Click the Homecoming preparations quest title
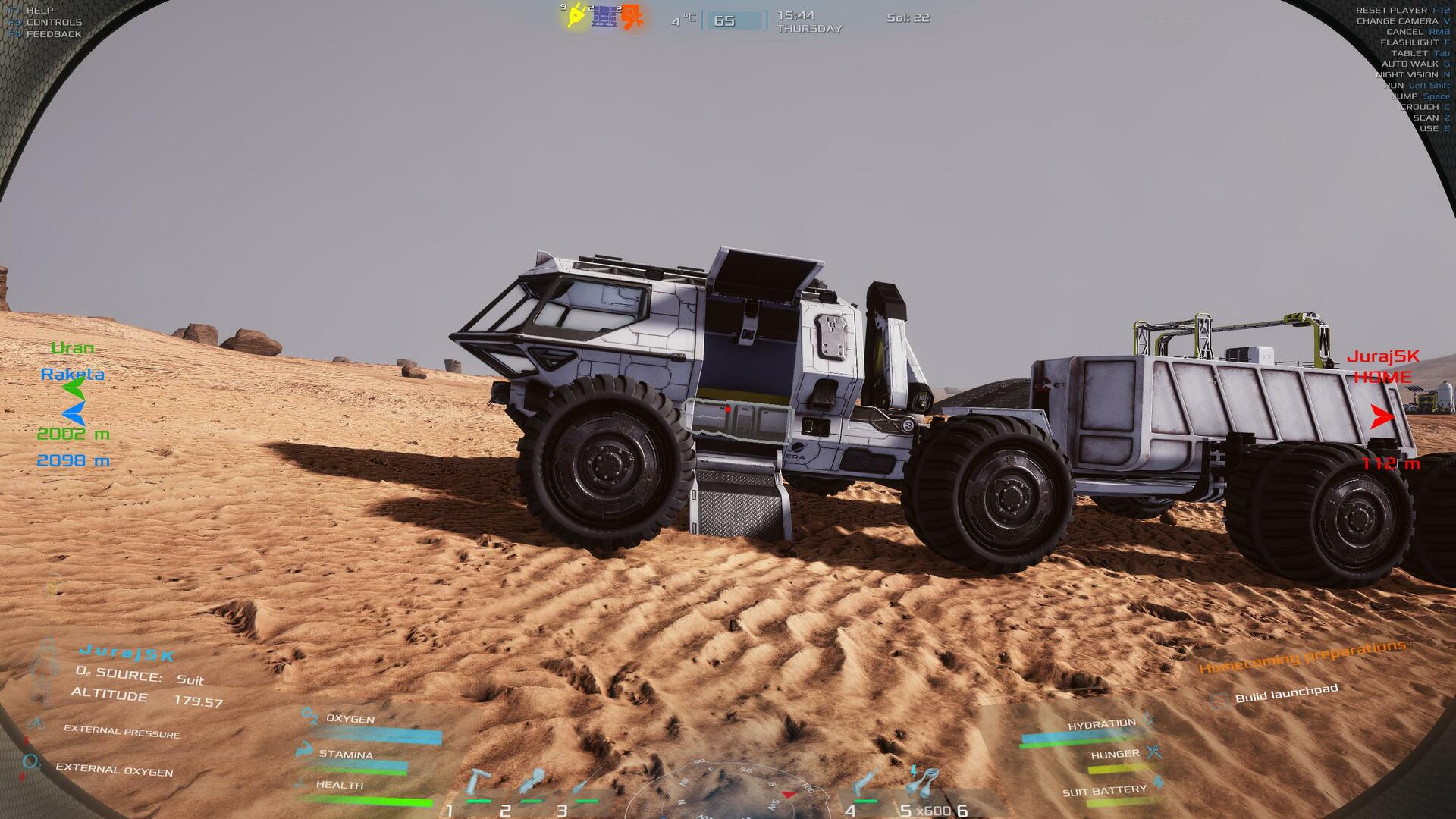The image size is (1456, 819). 1301,657
